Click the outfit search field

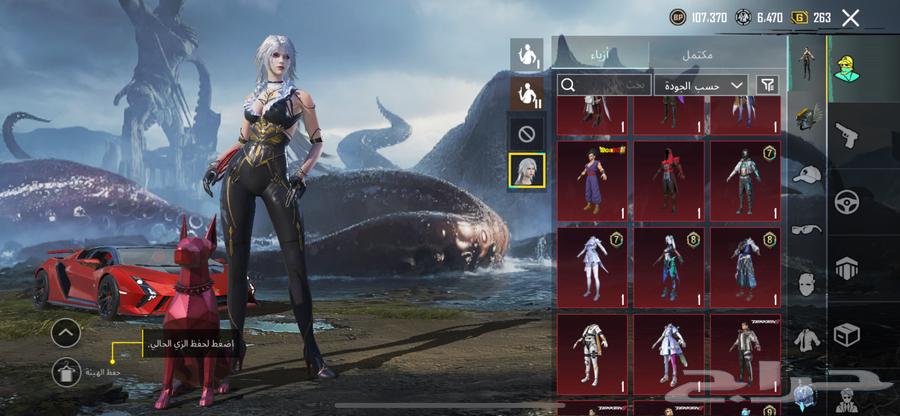(604, 85)
